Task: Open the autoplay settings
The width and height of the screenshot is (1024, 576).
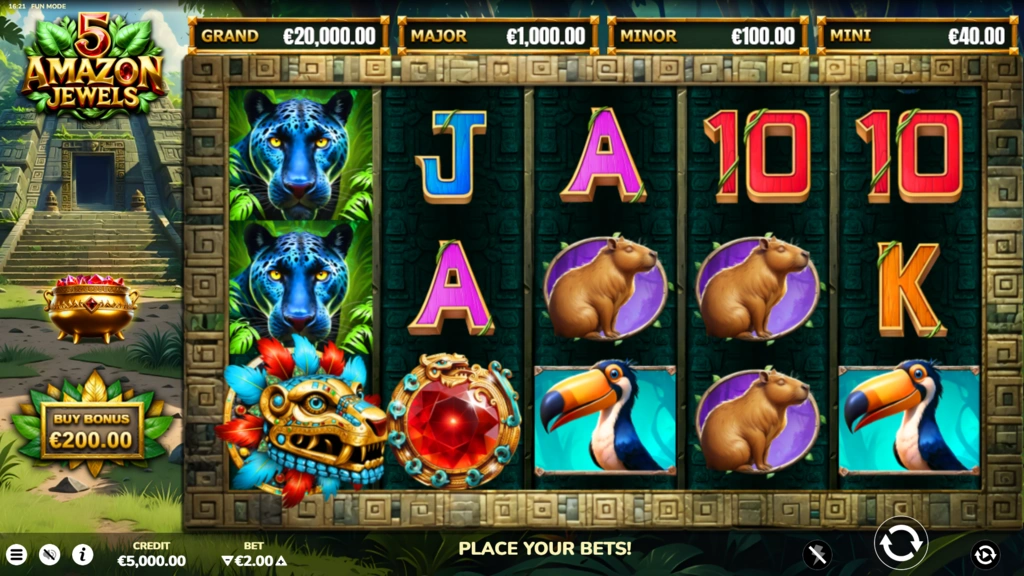Action: click(x=985, y=553)
